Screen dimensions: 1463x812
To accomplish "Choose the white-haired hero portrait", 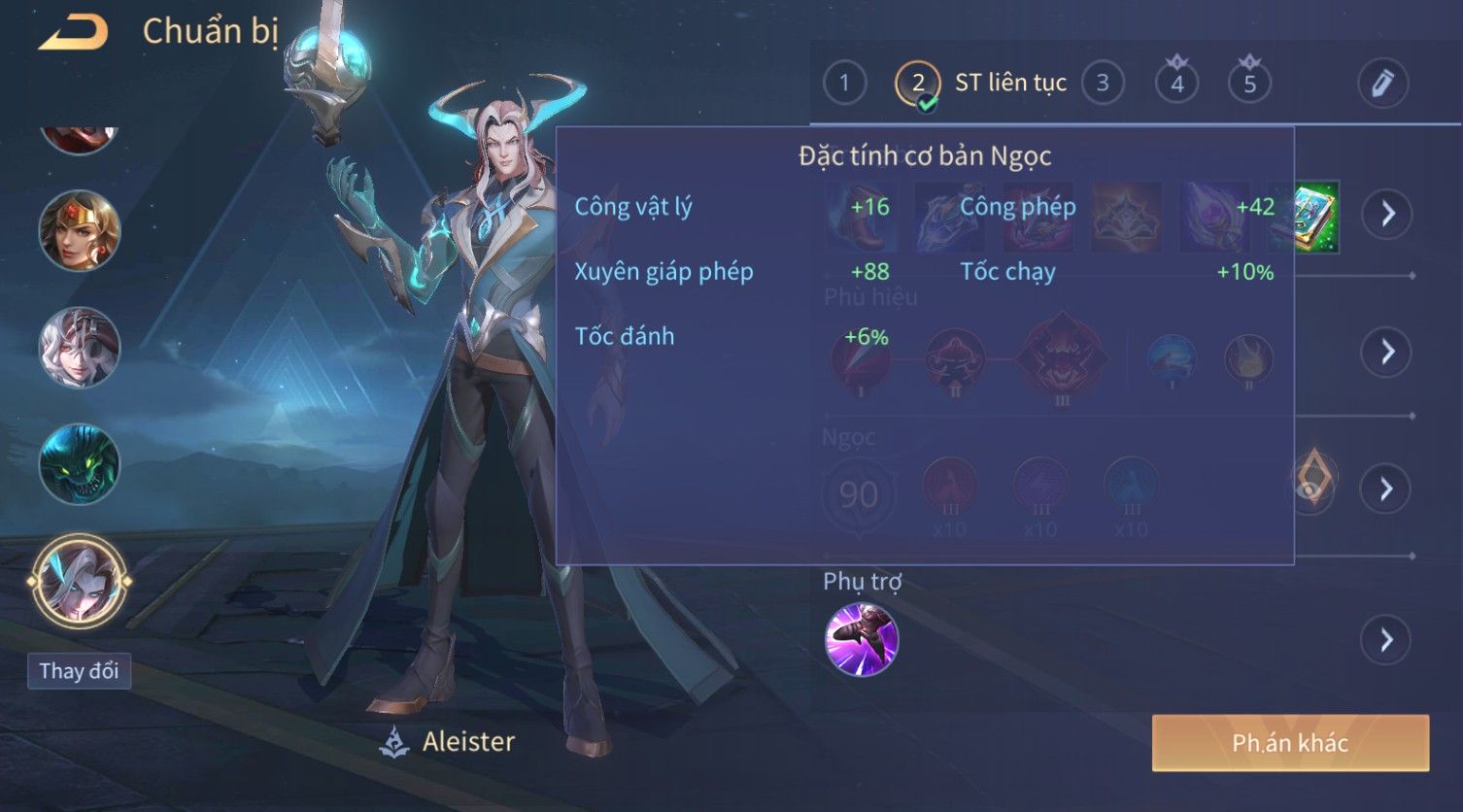I will click(80, 347).
